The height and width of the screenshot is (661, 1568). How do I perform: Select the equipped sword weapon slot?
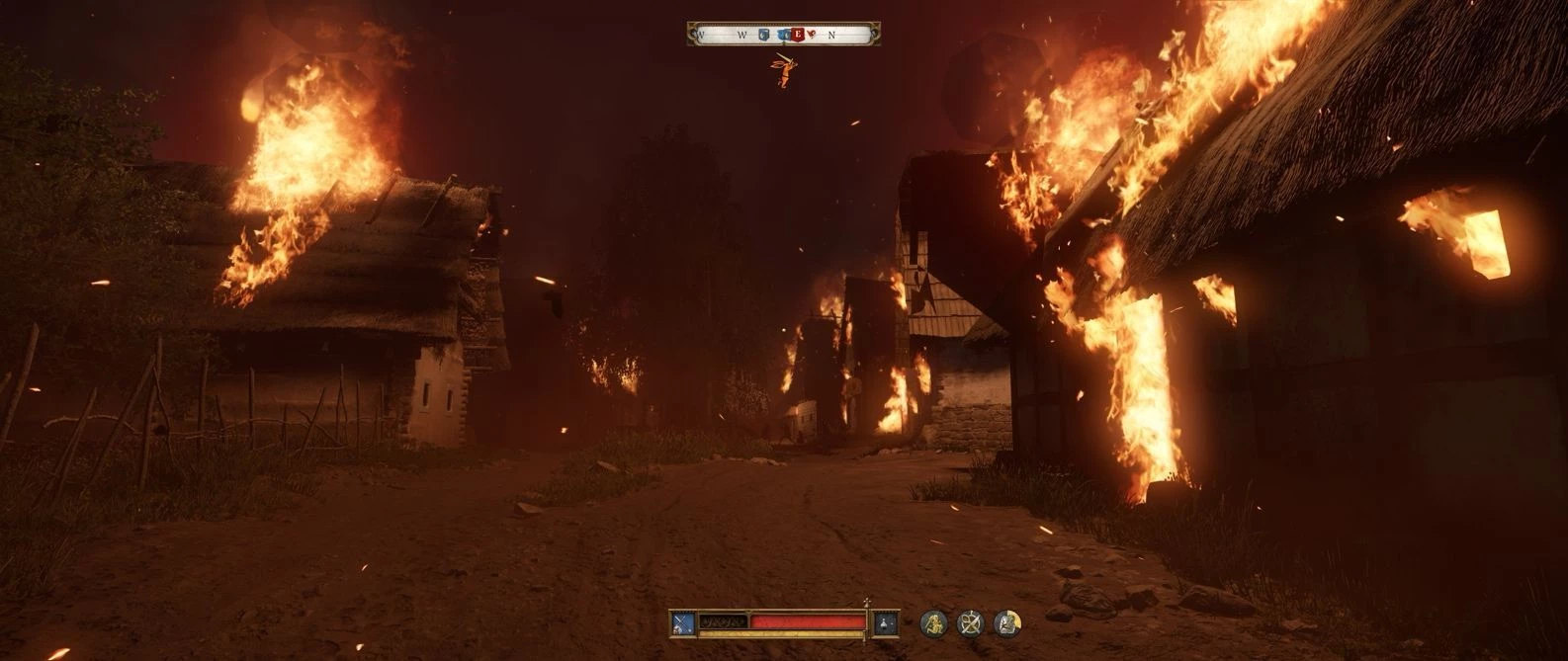(x=683, y=622)
